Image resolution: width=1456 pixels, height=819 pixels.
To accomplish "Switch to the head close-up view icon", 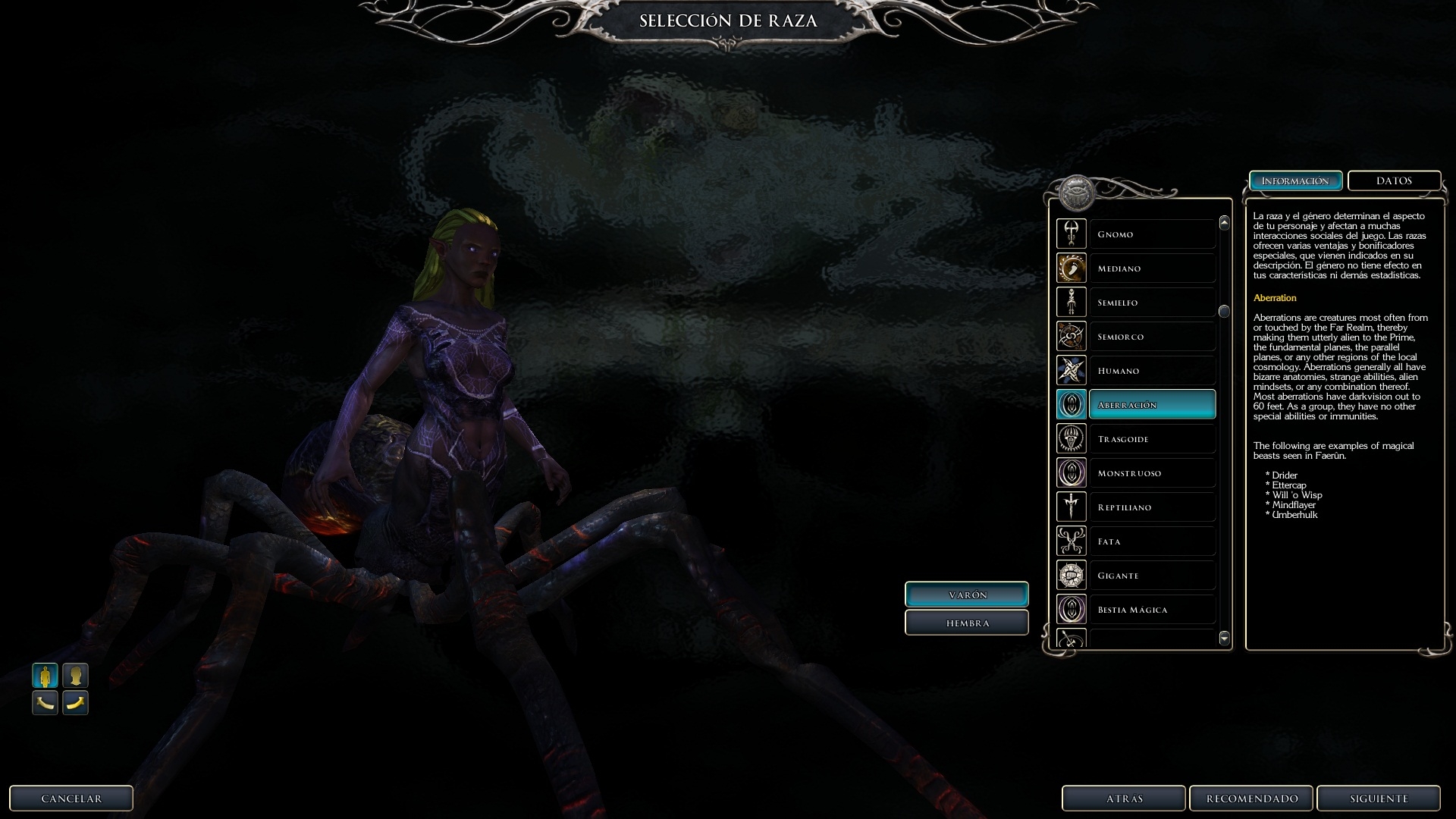I will coord(75,675).
